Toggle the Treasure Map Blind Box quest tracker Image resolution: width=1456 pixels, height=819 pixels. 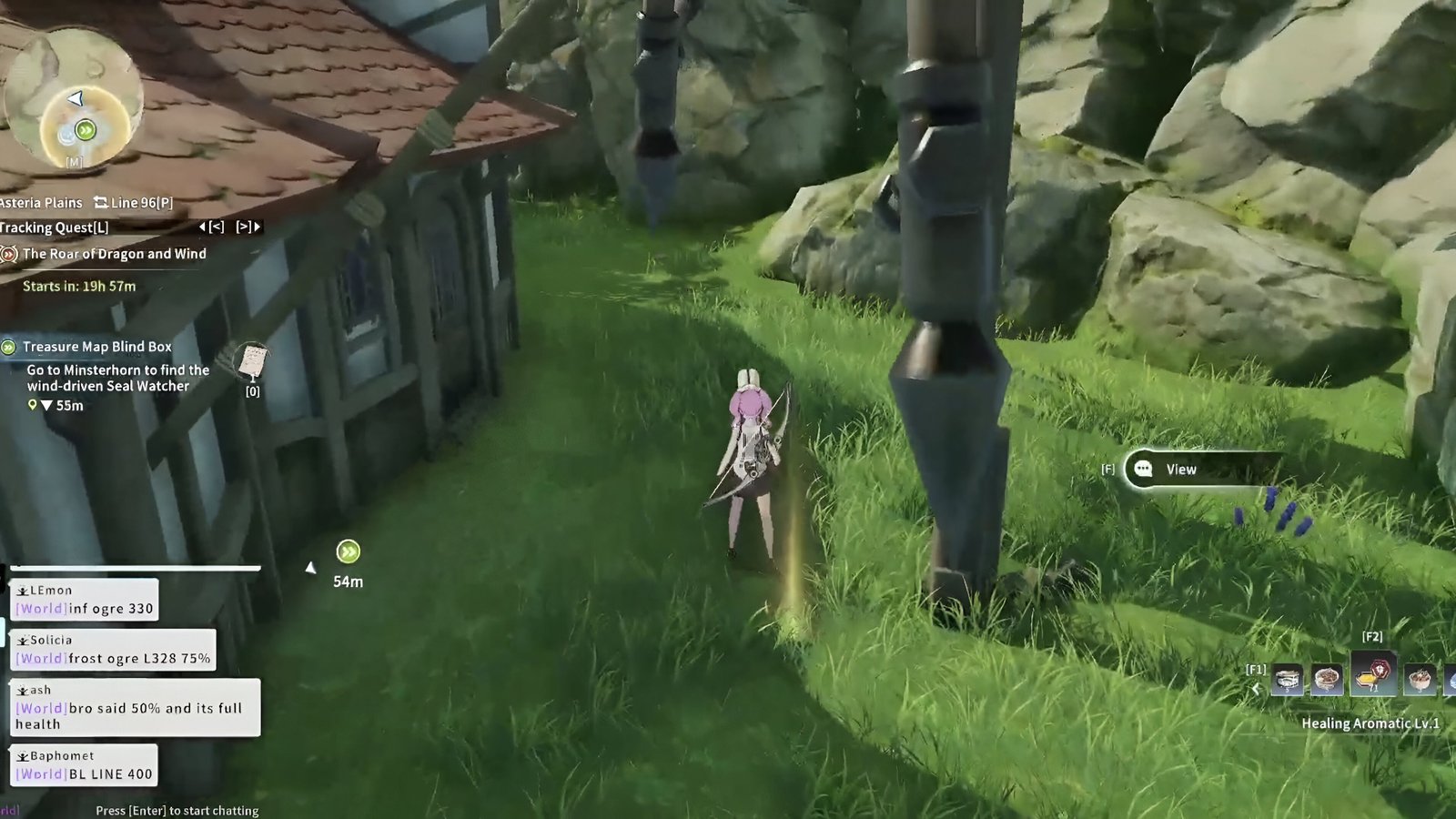click(x=8, y=347)
